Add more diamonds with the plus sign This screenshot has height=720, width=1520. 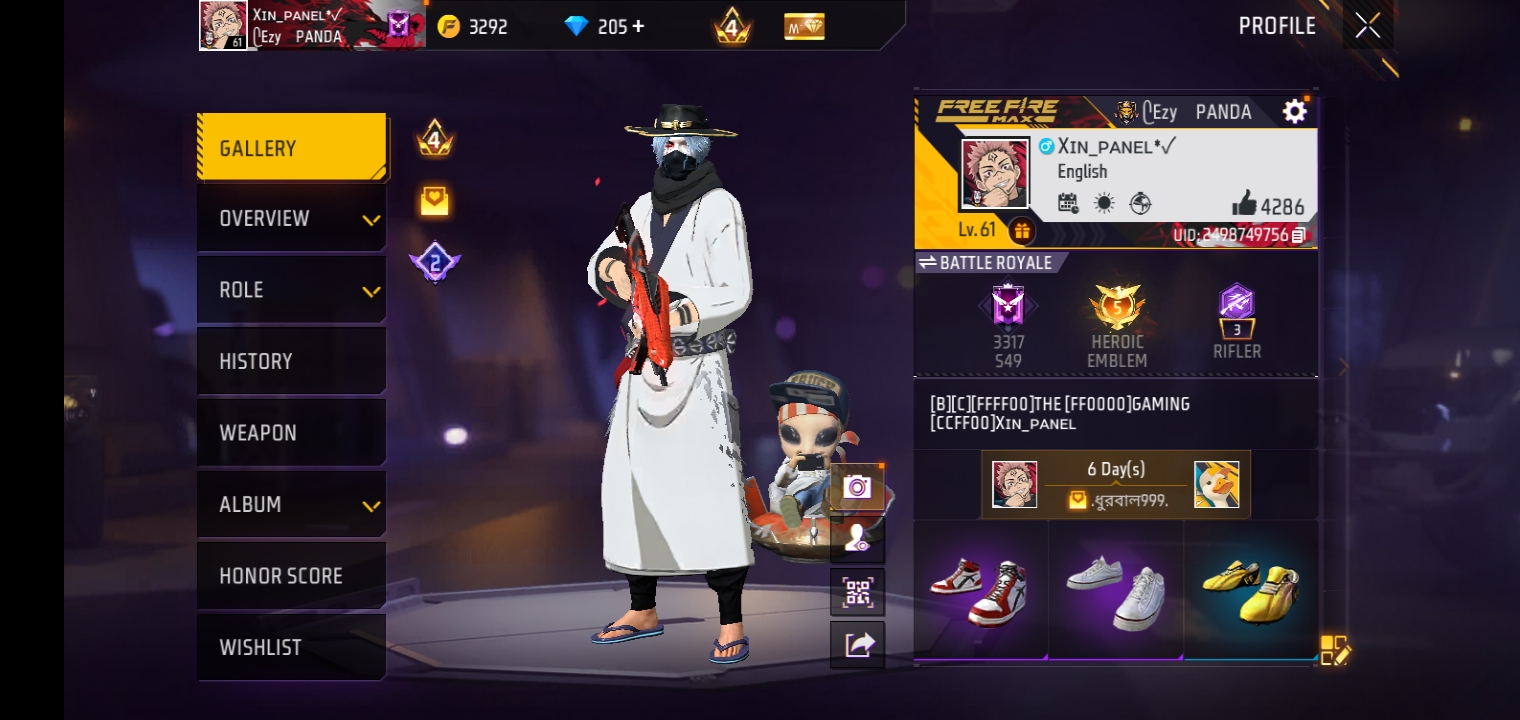(x=637, y=27)
